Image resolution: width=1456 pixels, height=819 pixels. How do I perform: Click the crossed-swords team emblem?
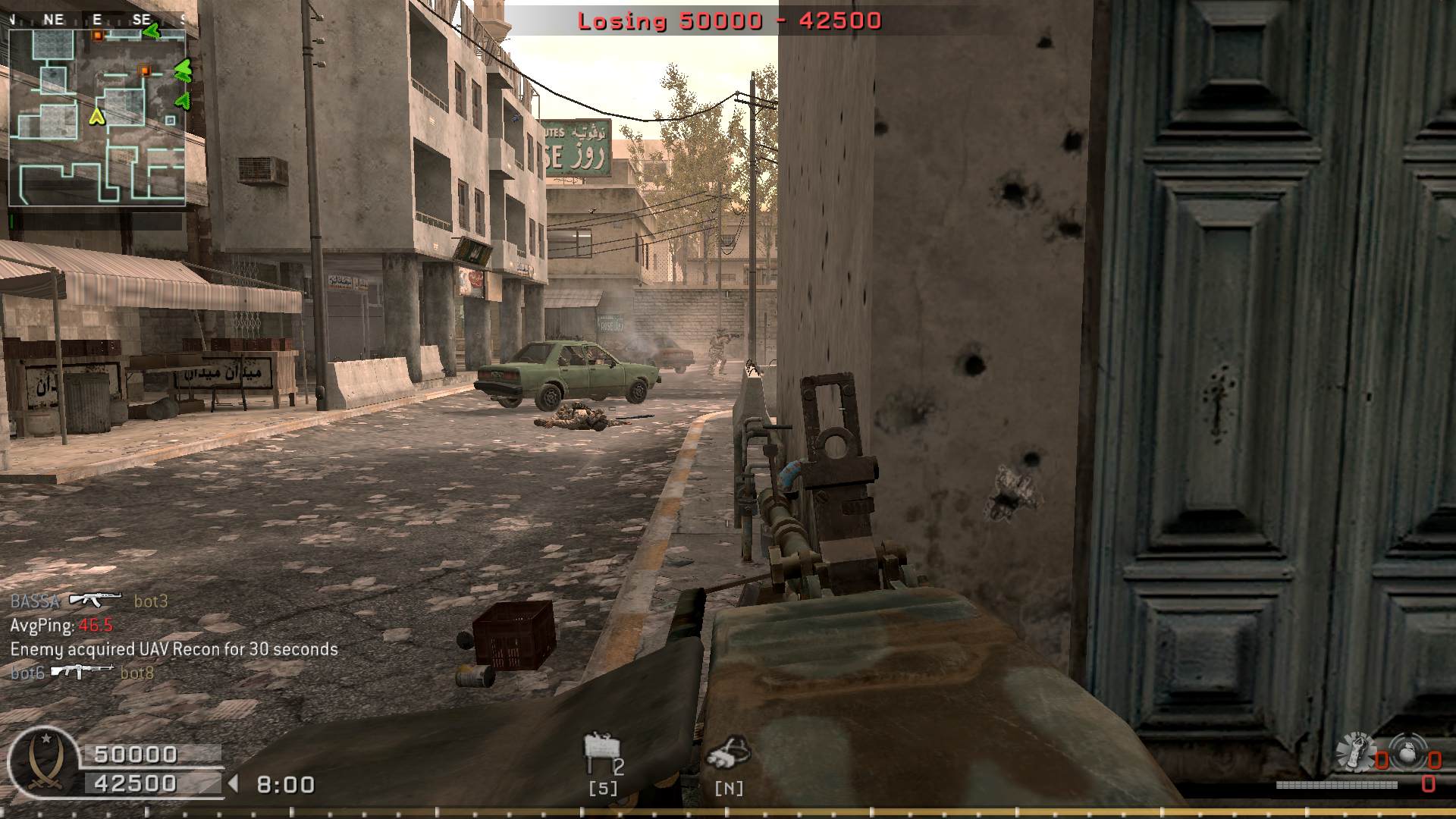(43, 761)
